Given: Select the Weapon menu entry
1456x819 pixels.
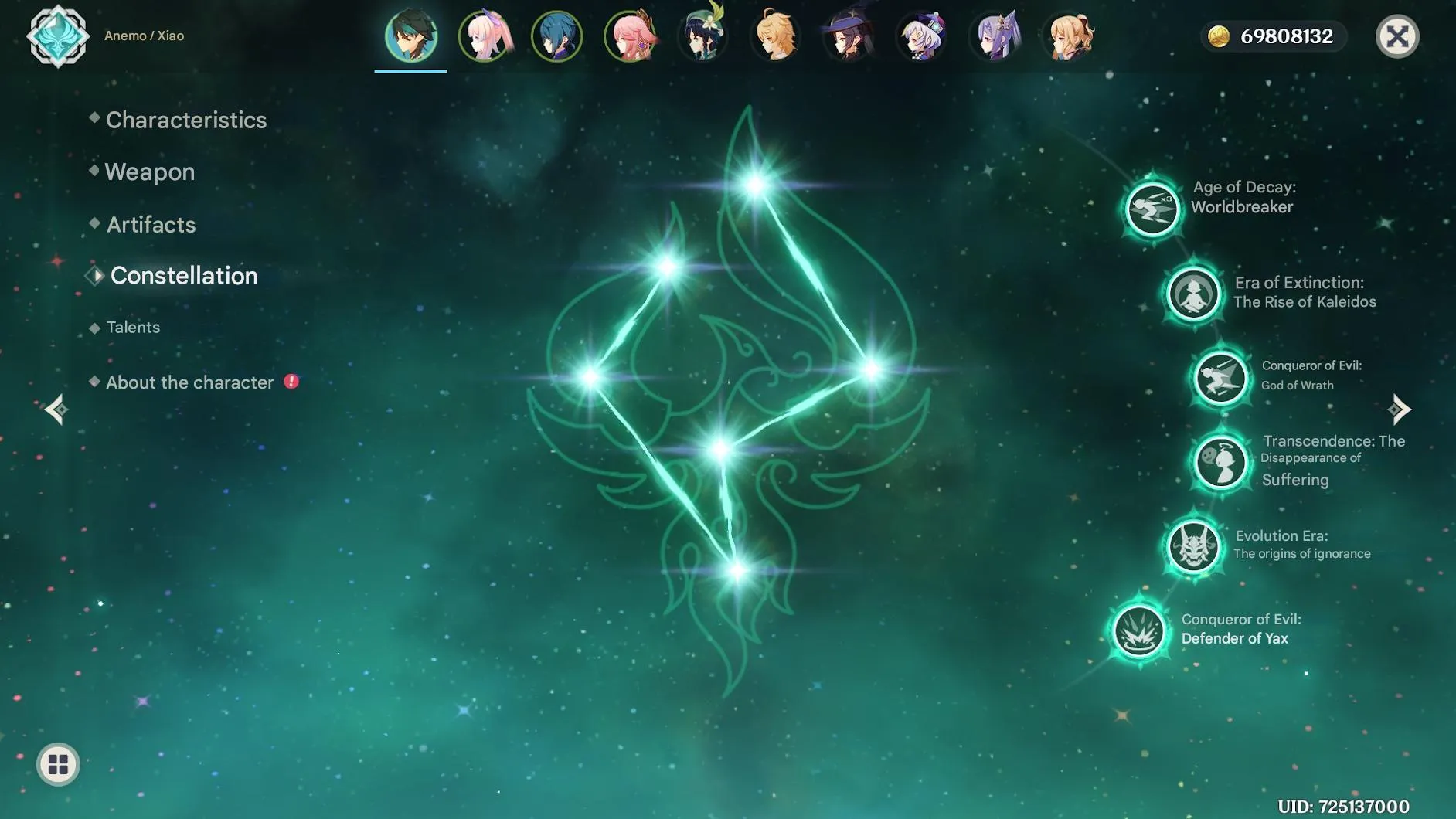Looking at the screenshot, I should (x=150, y=172).
